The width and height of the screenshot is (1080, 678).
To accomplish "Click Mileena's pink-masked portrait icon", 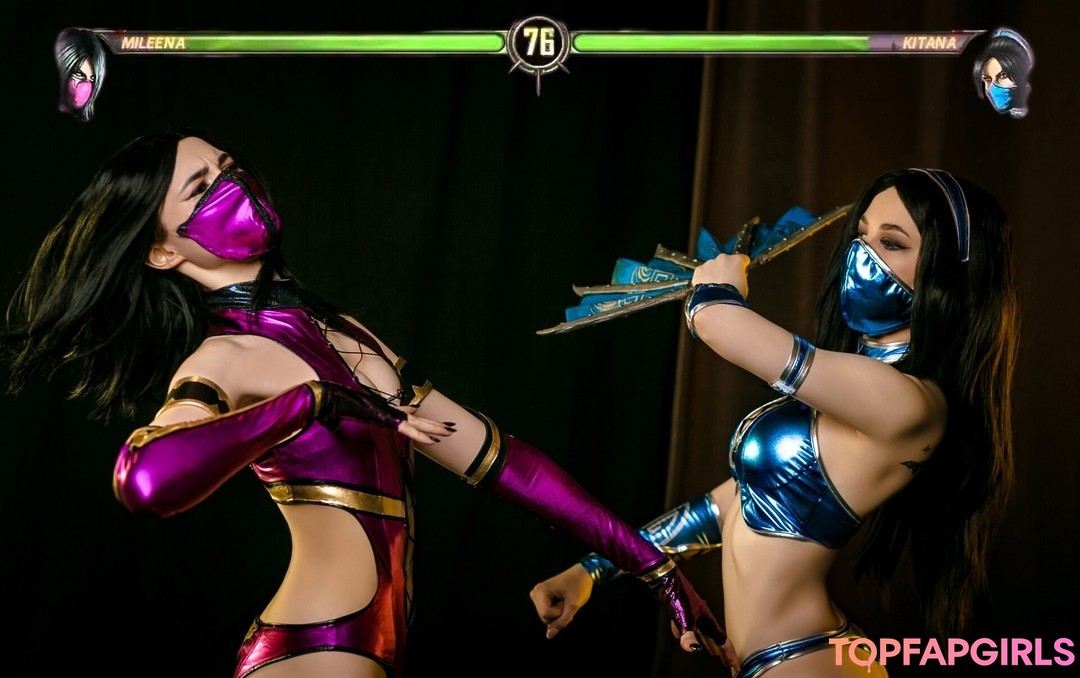I will tap(80, 74).
